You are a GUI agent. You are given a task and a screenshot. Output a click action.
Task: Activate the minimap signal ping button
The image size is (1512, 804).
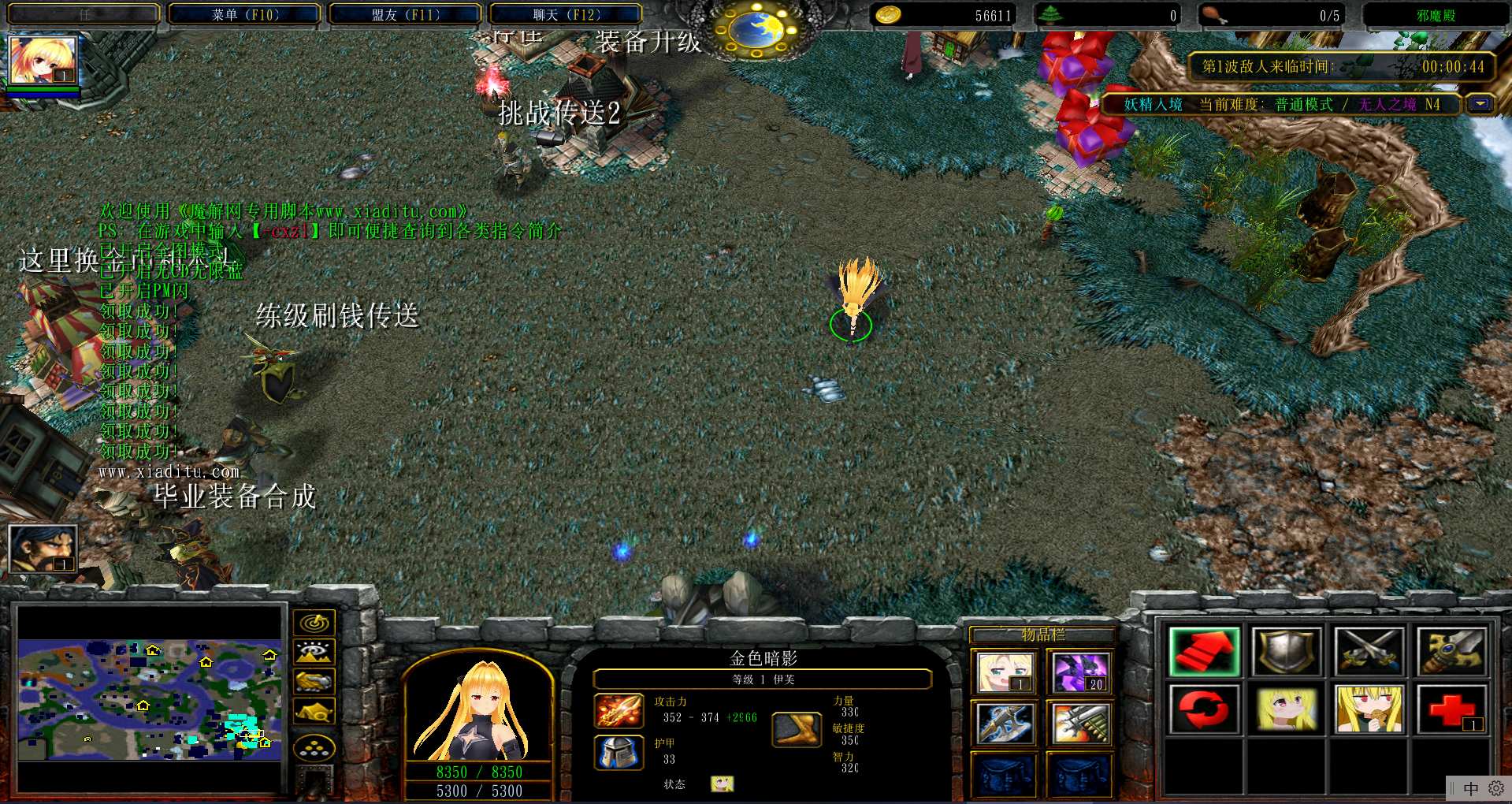click(314, 623)
